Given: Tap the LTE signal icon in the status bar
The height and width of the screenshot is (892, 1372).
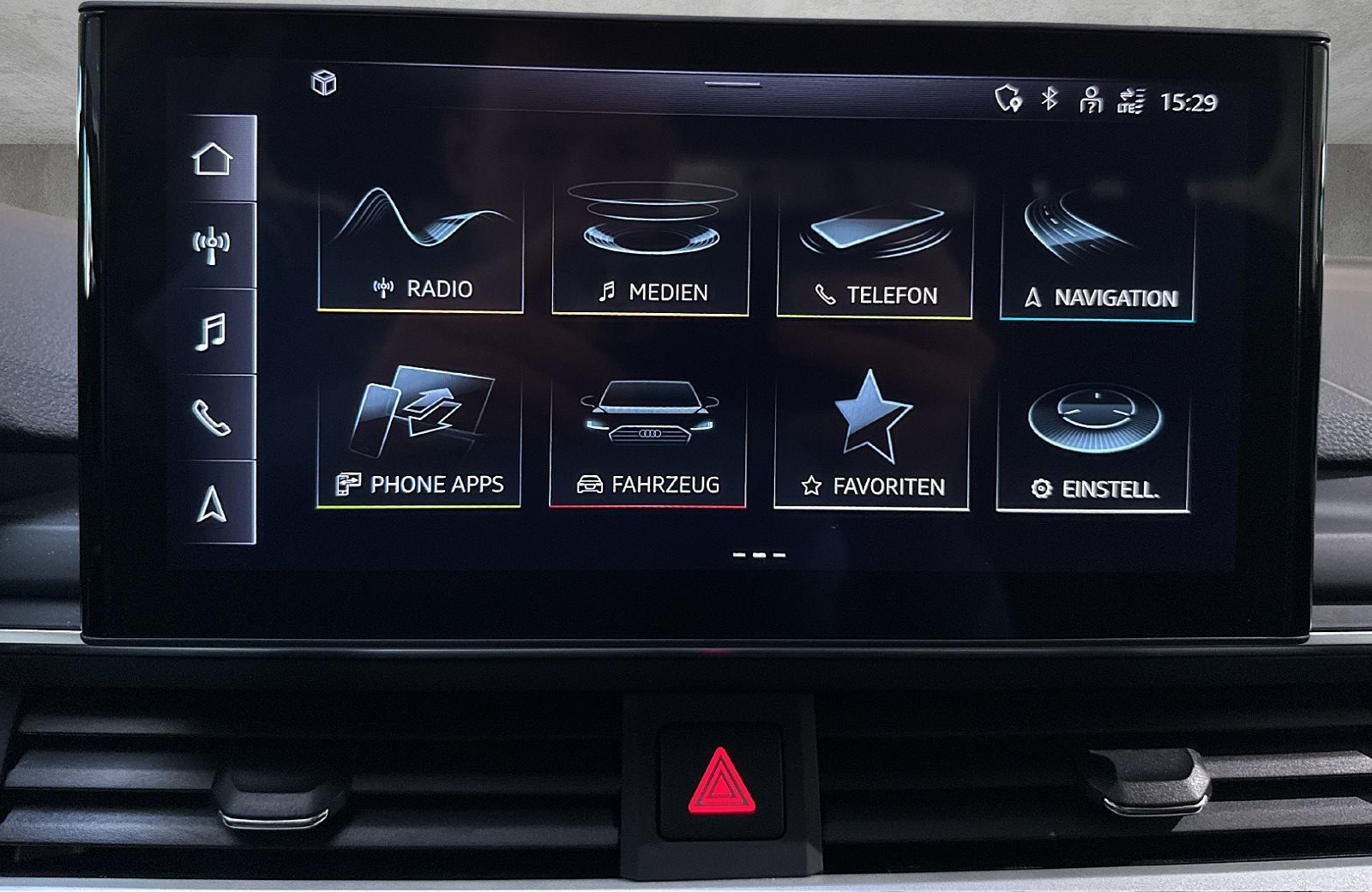Looking at the screenshot, I should 1130,99.
